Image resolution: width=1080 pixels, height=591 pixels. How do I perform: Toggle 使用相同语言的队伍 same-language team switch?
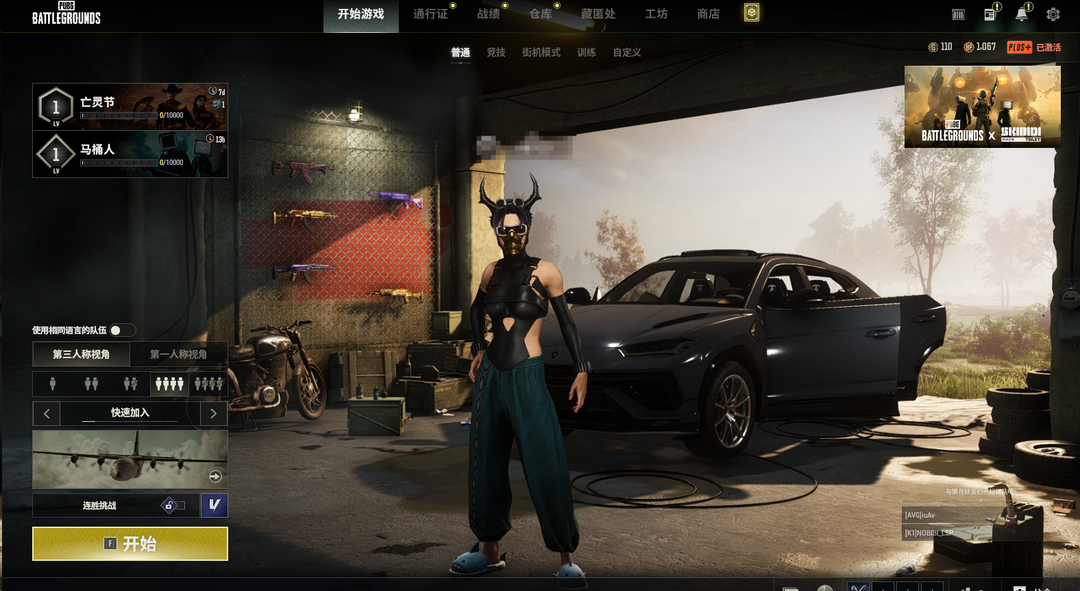tap(122, 330)
